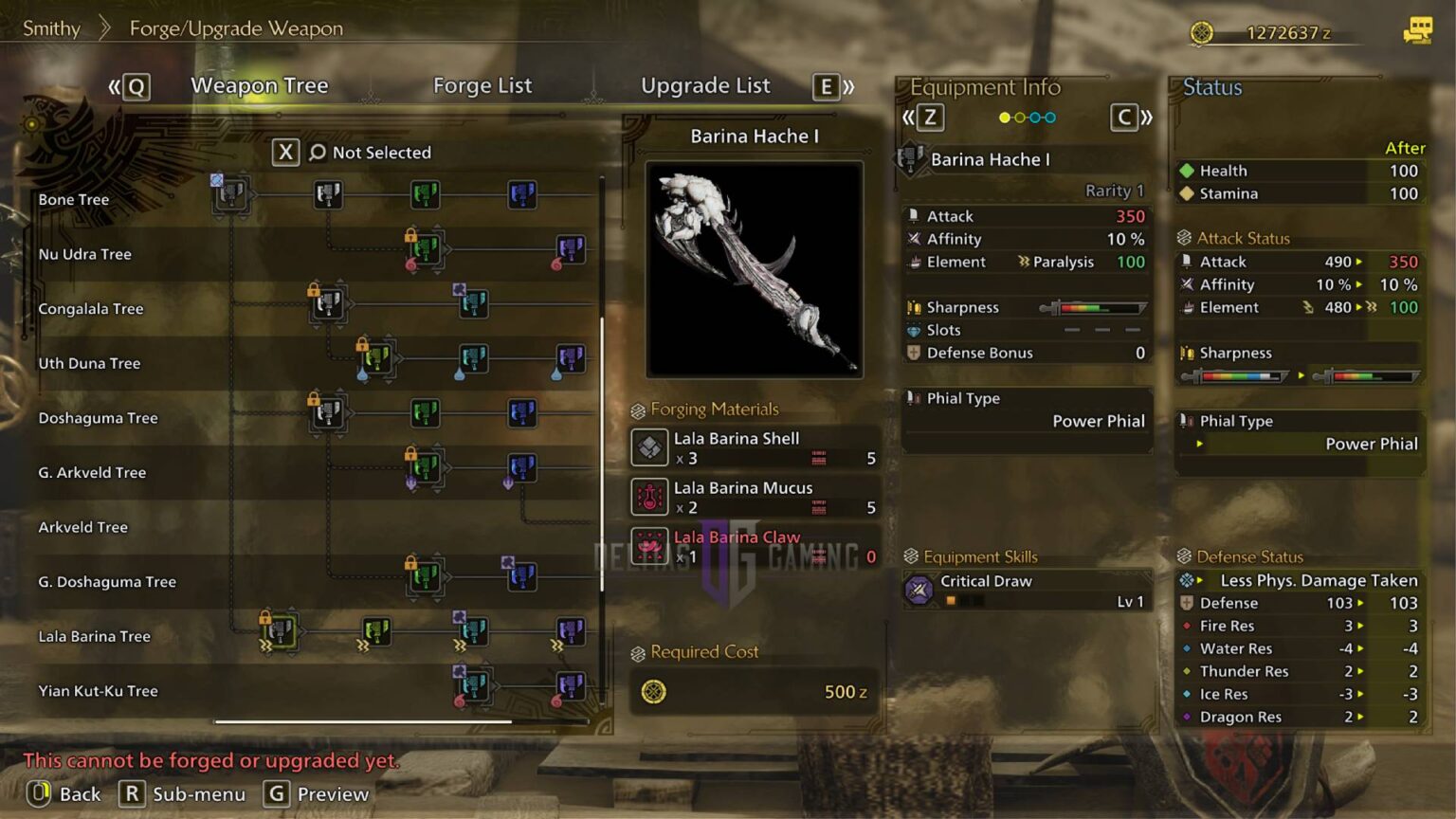Select the yellow page dot in Equipment Info

1003,118
